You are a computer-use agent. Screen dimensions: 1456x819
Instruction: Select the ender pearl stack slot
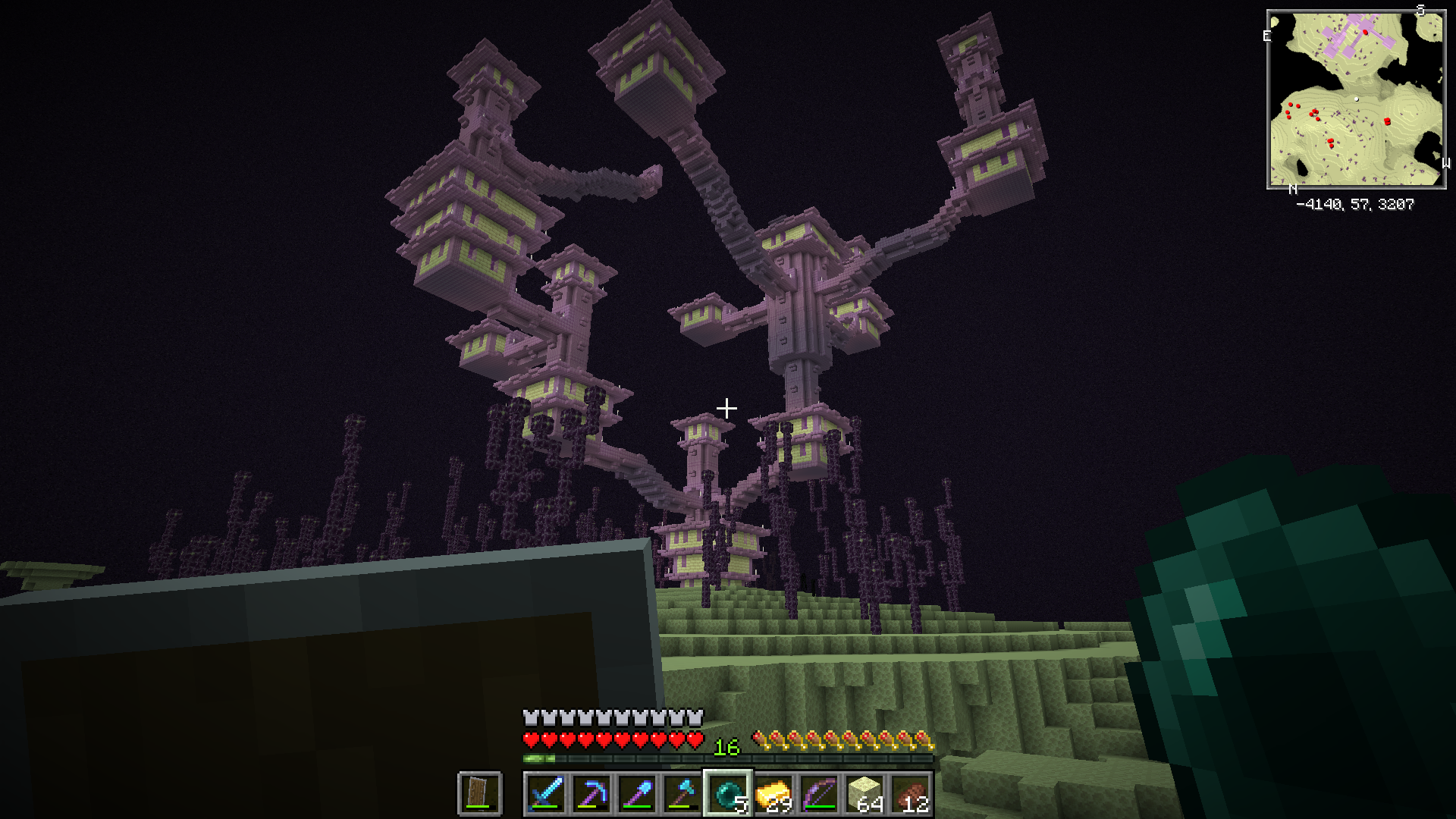click(728, 793)
